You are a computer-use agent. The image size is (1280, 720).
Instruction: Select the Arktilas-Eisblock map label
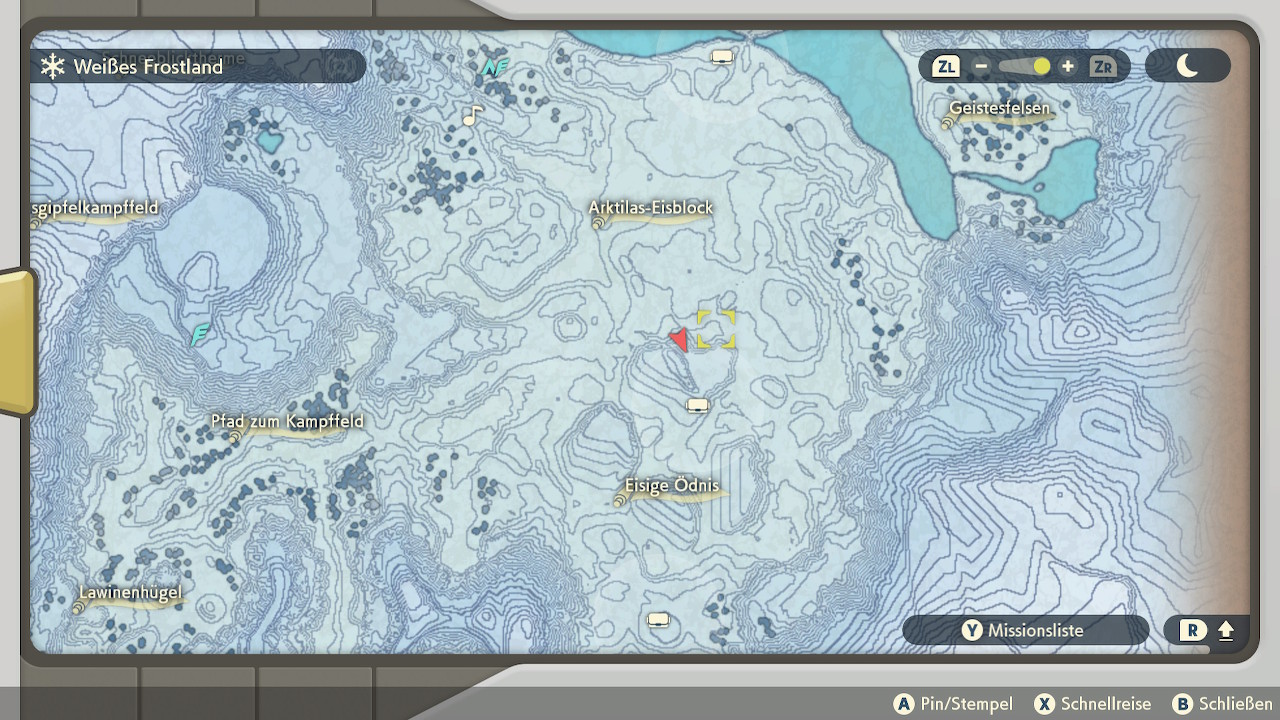click(650, 209)
